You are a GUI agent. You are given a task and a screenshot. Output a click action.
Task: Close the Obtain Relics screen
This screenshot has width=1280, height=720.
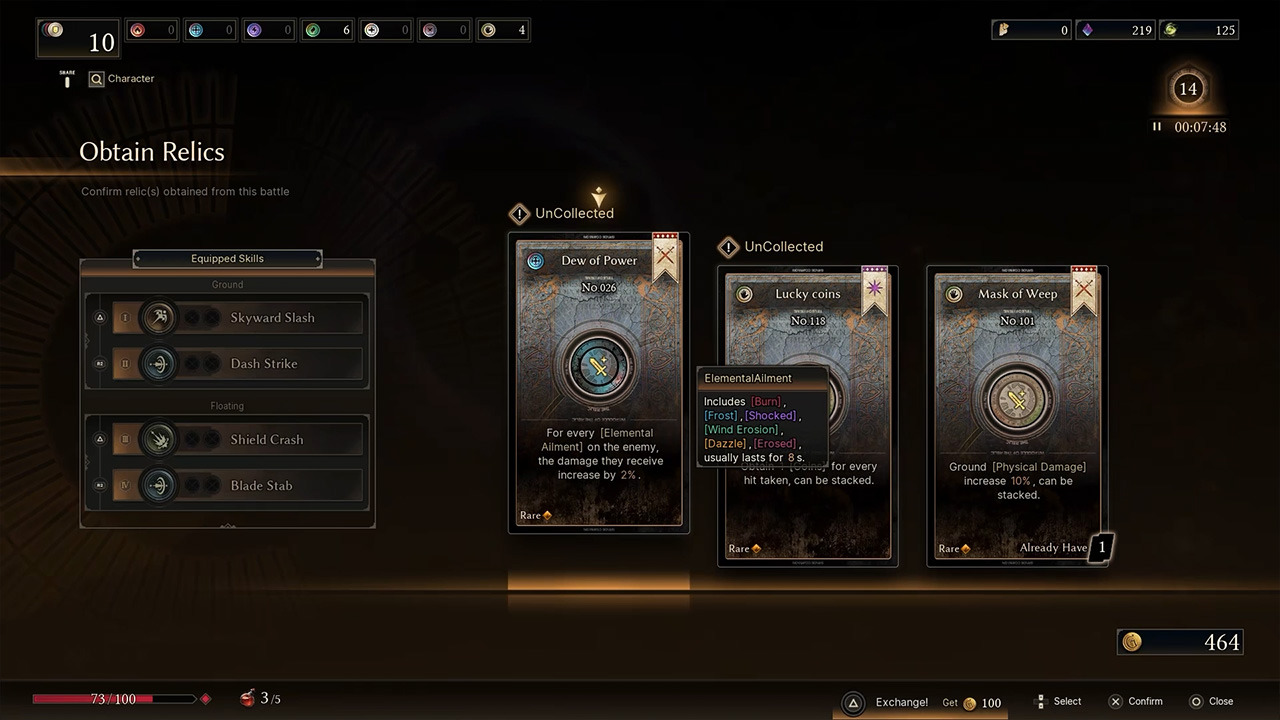pyautogui.click(x=1211, y=702)
